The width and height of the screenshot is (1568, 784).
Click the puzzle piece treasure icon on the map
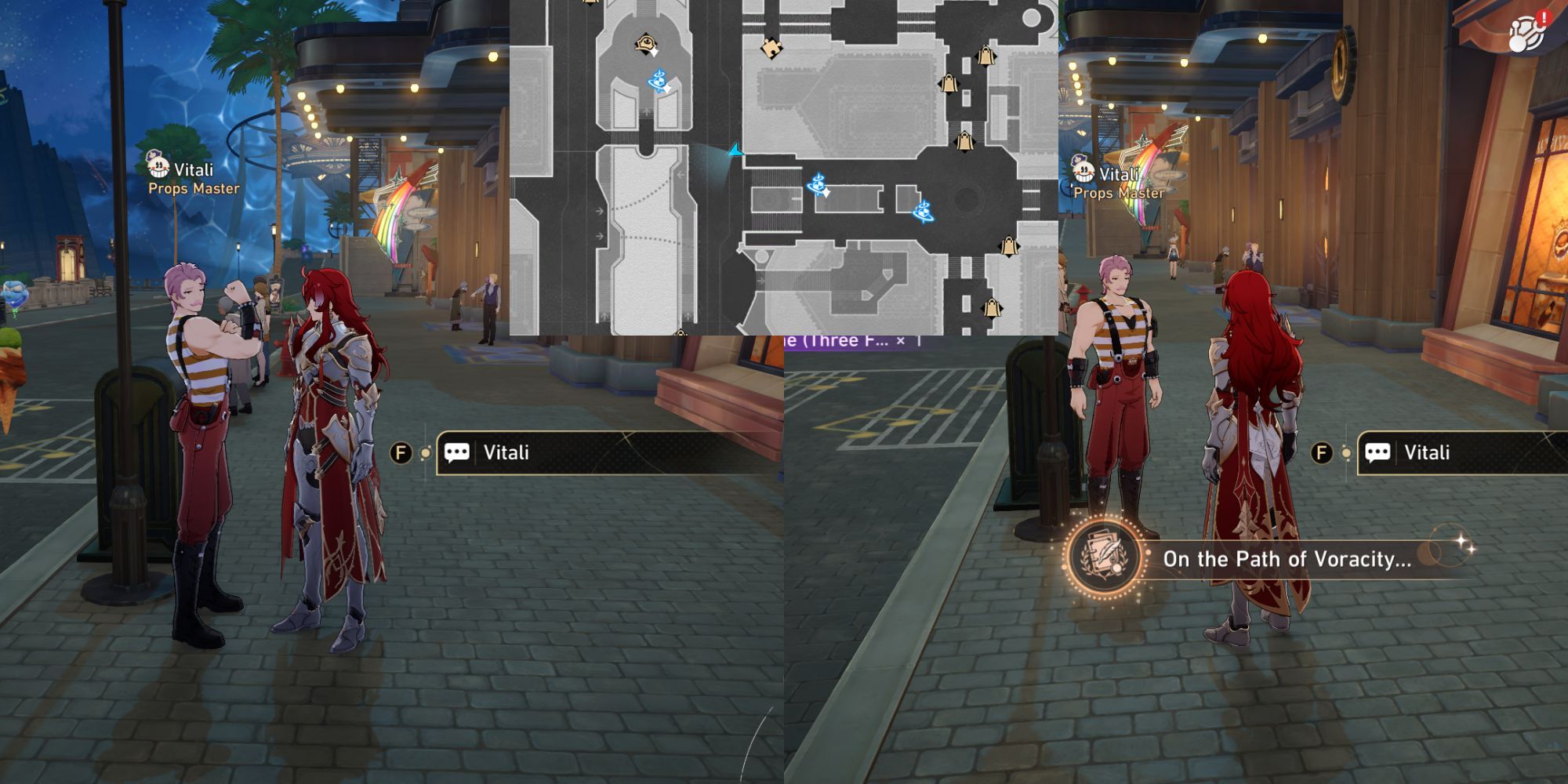pyautogui.click(x=773, y=49)
